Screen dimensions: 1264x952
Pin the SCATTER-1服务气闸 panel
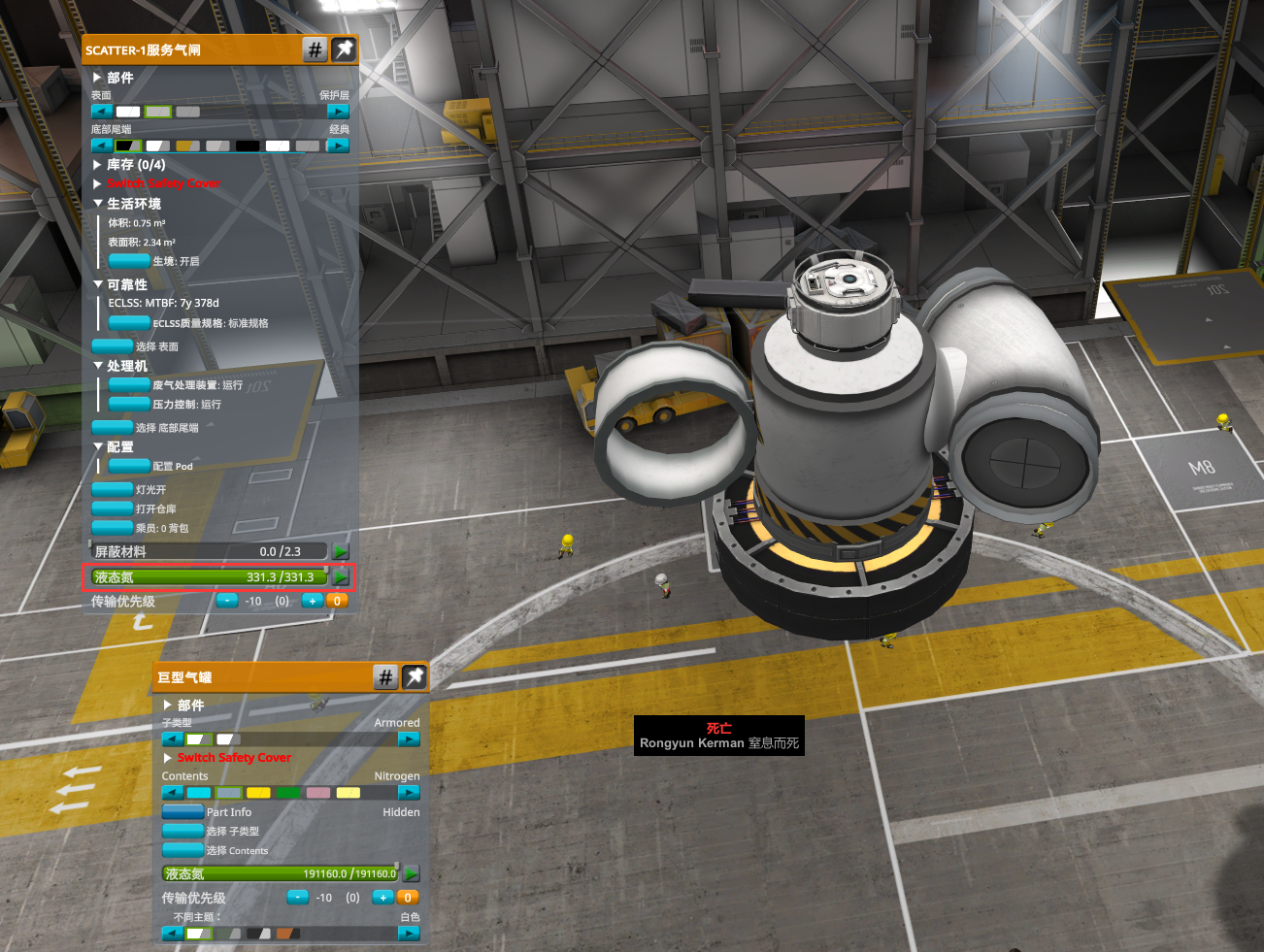tap(344, 49)
